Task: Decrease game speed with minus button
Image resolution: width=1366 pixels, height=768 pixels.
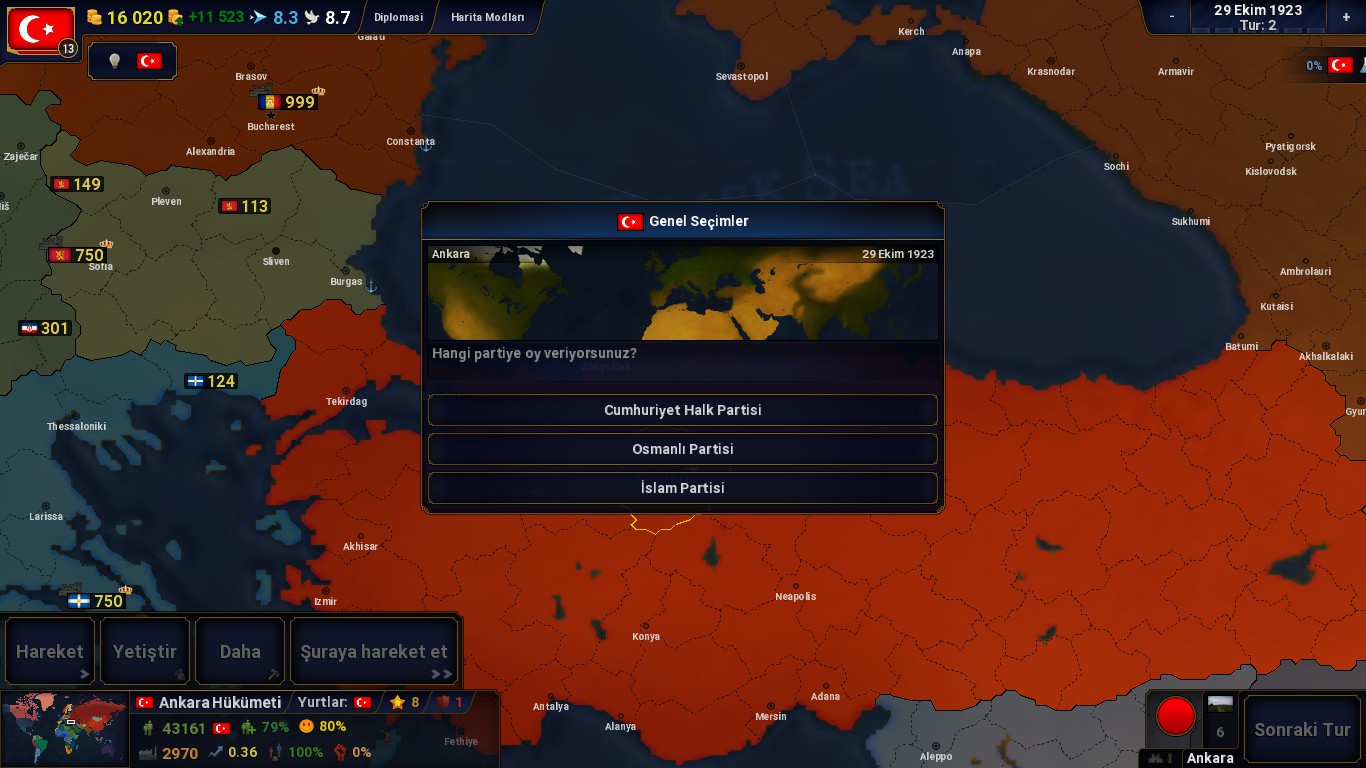Action: (x=1172, y=17)
